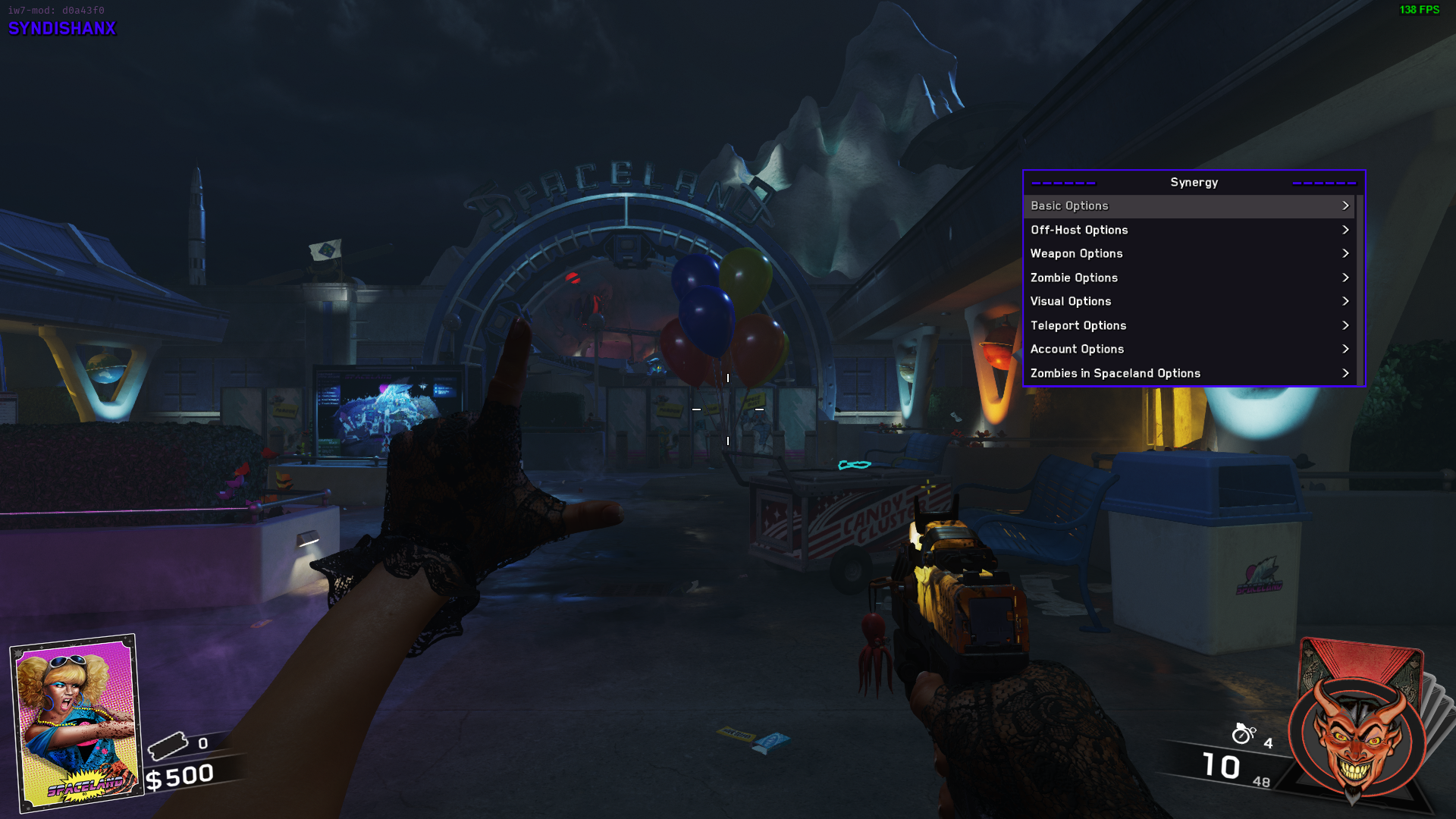The width and height of the screenshot is (1456, 819).
Task: Choose the Zombie Options entry
Action: pos(1188,278)
